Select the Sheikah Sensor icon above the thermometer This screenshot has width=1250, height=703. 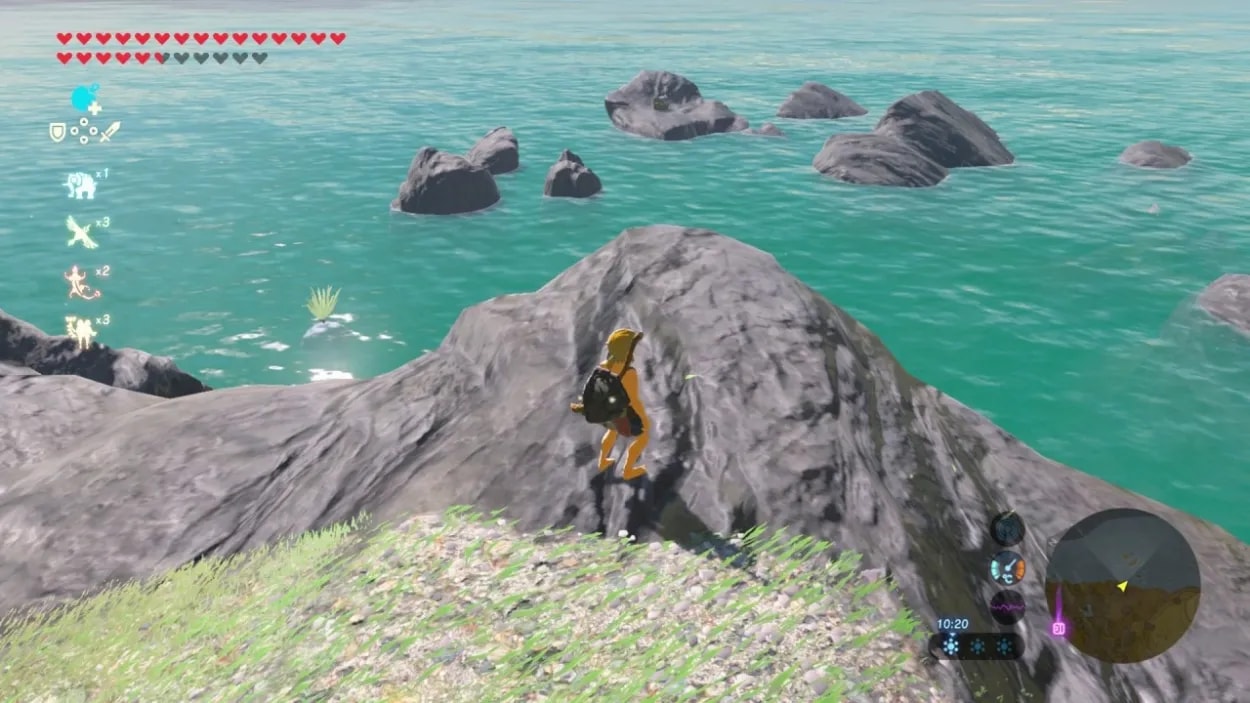[1007, 529]
